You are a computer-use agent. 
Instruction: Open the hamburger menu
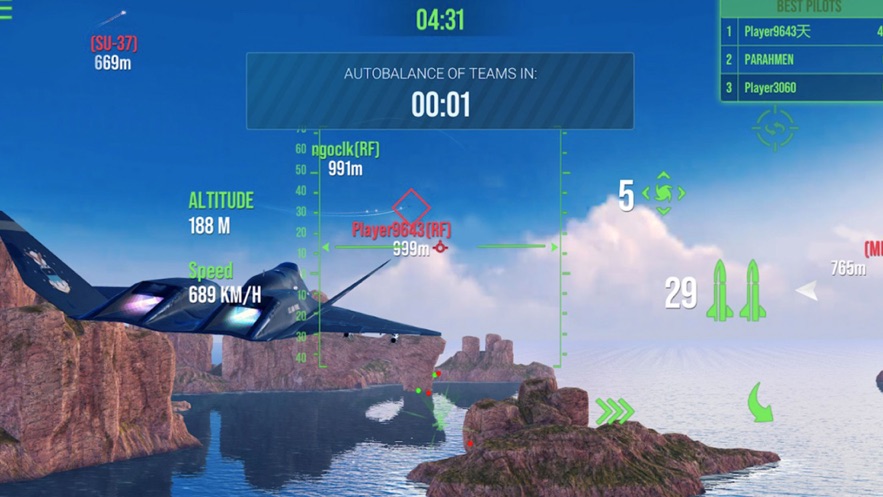pyautogui.click(x=6, y=13)
